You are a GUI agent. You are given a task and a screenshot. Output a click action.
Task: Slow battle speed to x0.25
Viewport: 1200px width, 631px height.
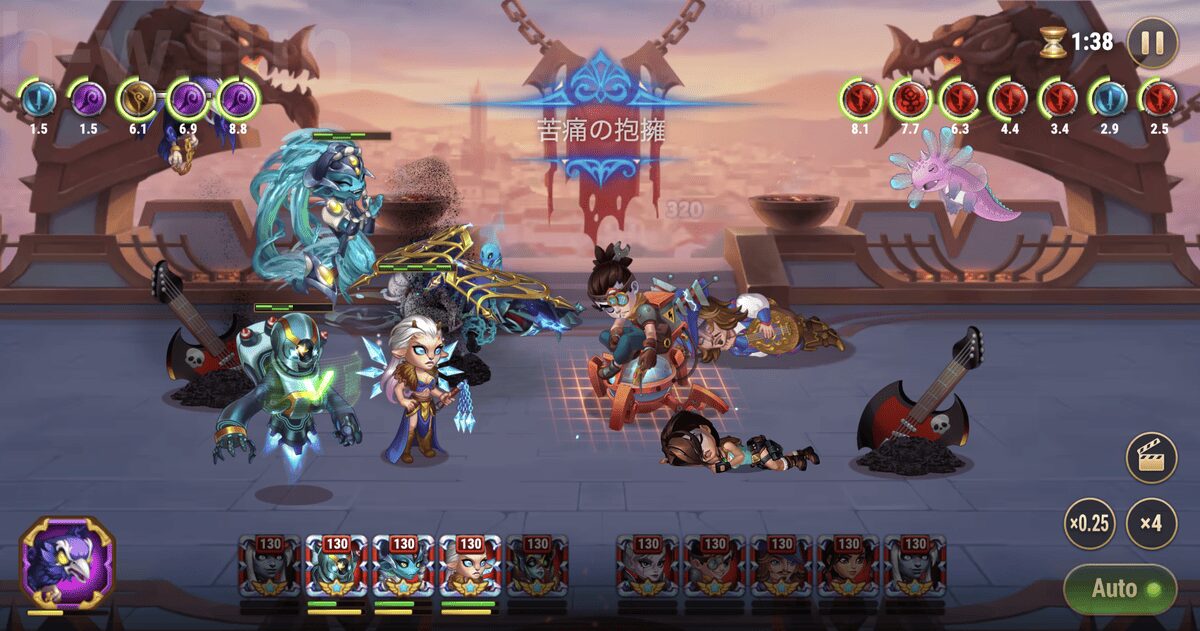(1089, 523)
